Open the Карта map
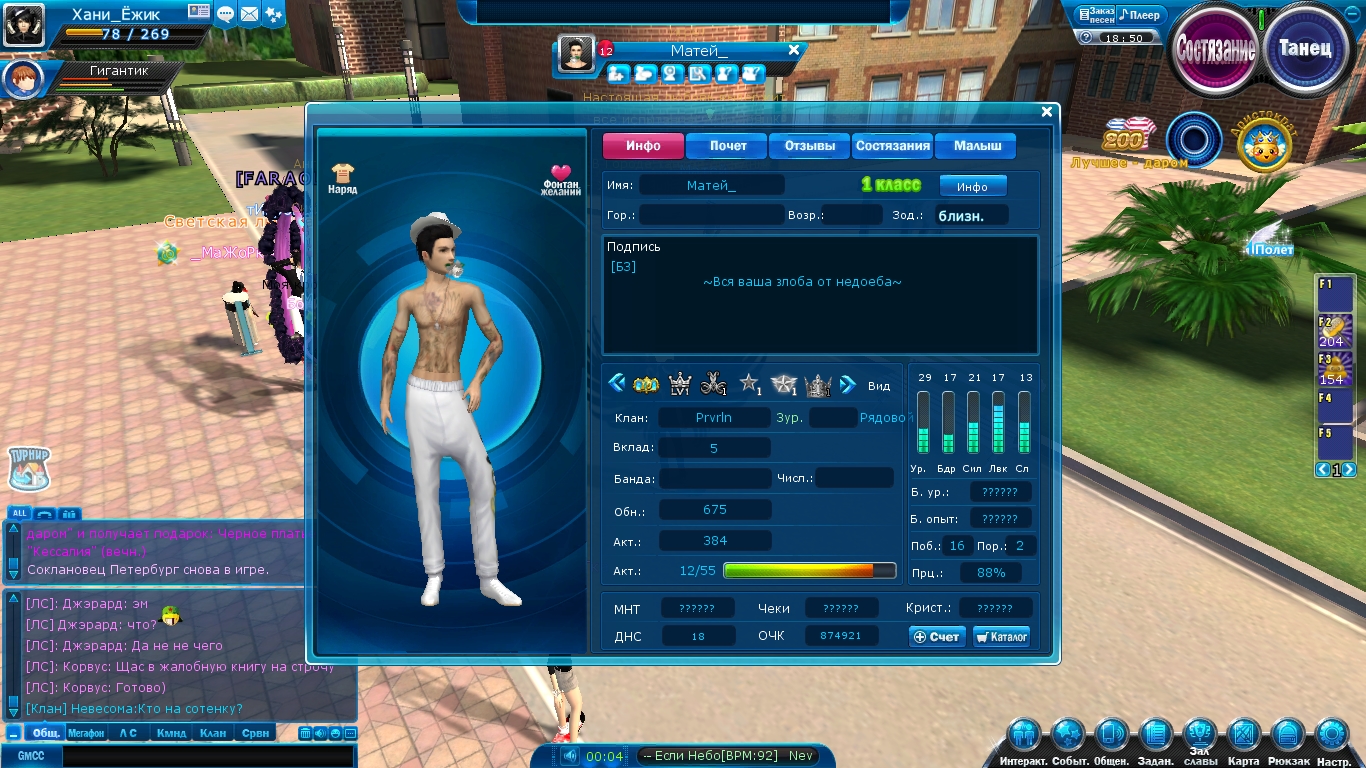This screenshot has width=1366, height=768. (1243, 735)
